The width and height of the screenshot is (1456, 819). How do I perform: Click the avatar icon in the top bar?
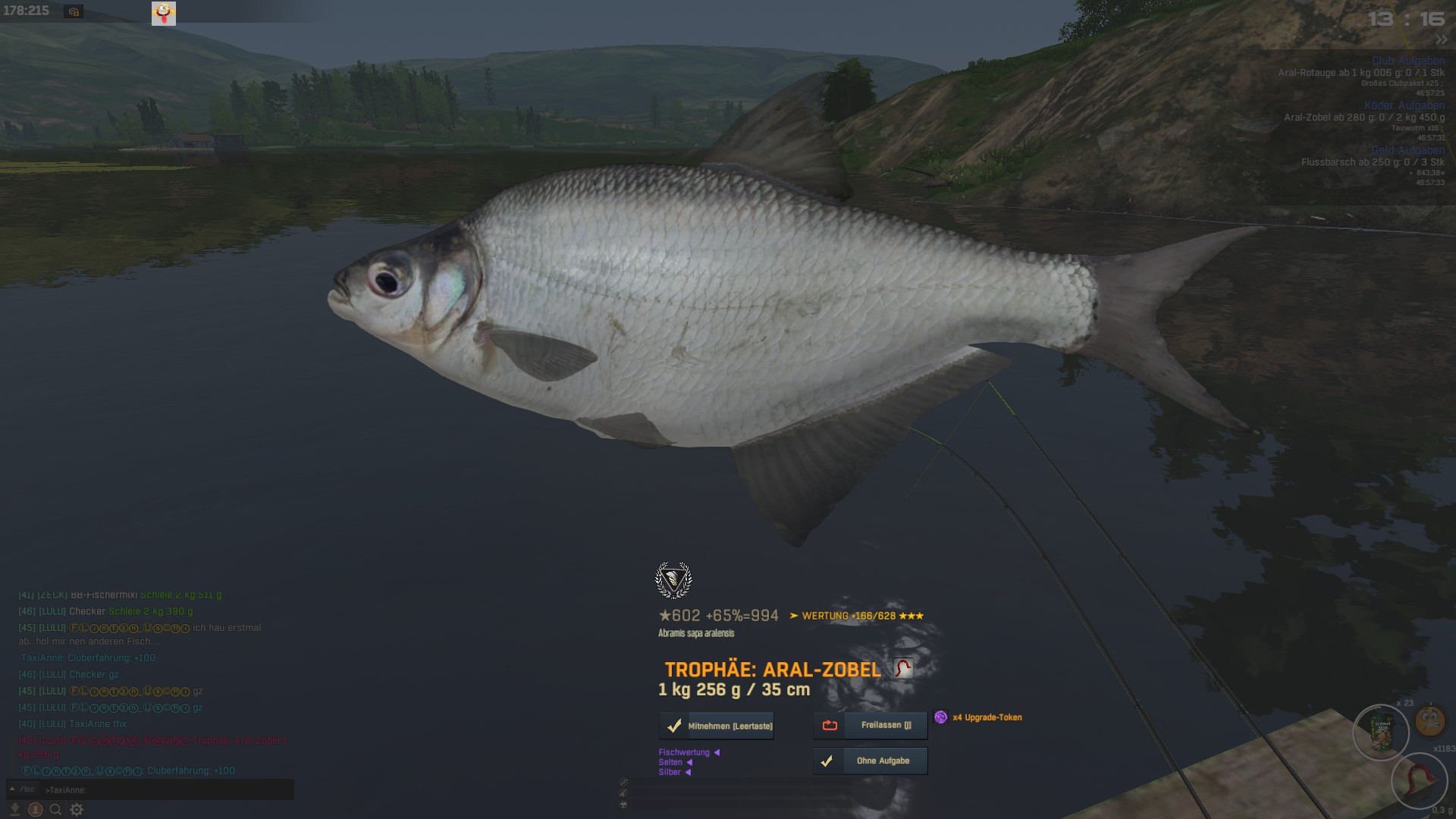pyautogui.click(x=164, y=13)
